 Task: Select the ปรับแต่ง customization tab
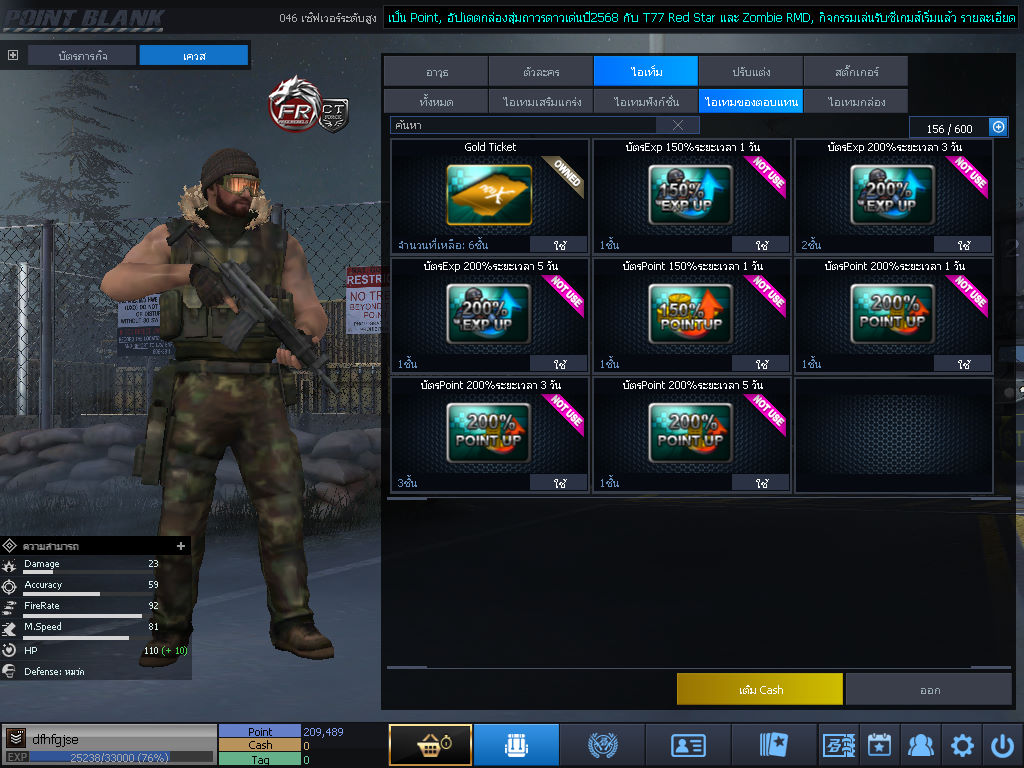click(x=750, y=72)
